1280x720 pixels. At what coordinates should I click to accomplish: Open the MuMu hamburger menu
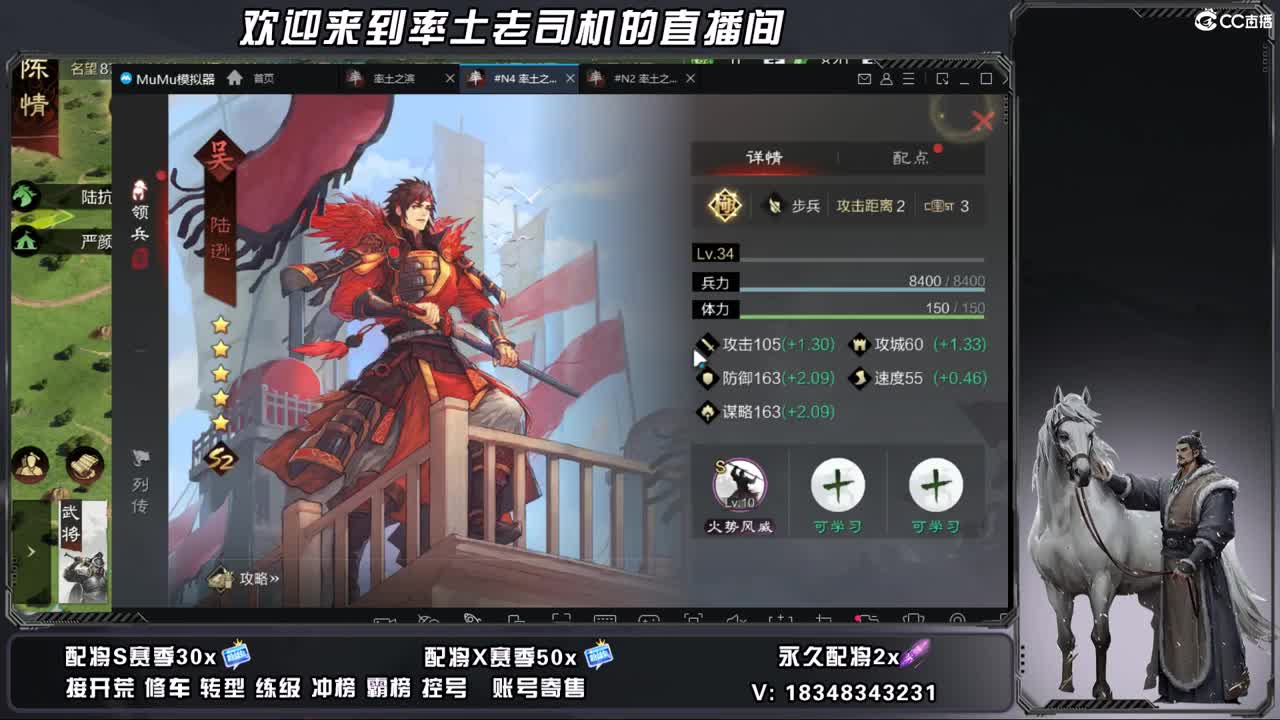(x=906, y=77)
